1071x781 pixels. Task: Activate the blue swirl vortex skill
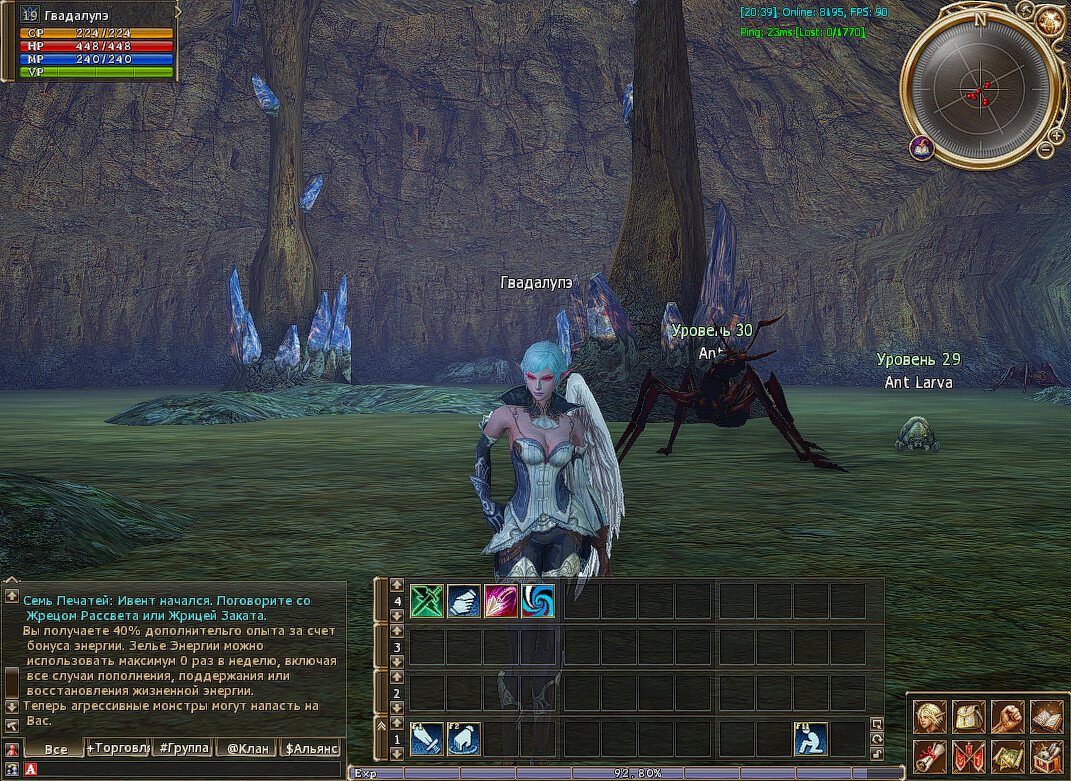point(538,601)
